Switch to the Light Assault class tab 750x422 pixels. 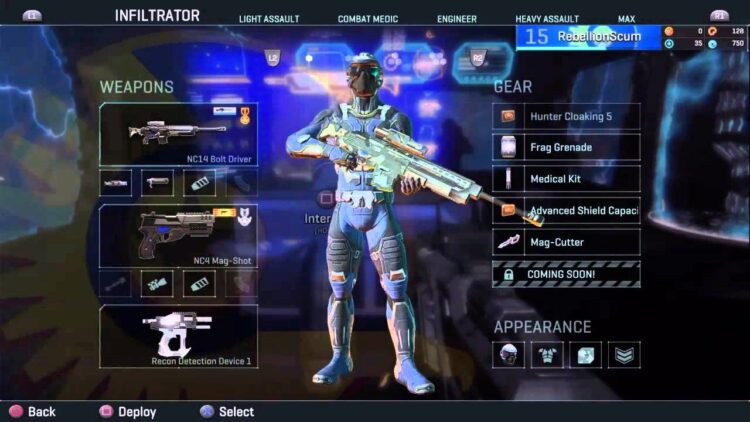point(267,19)
